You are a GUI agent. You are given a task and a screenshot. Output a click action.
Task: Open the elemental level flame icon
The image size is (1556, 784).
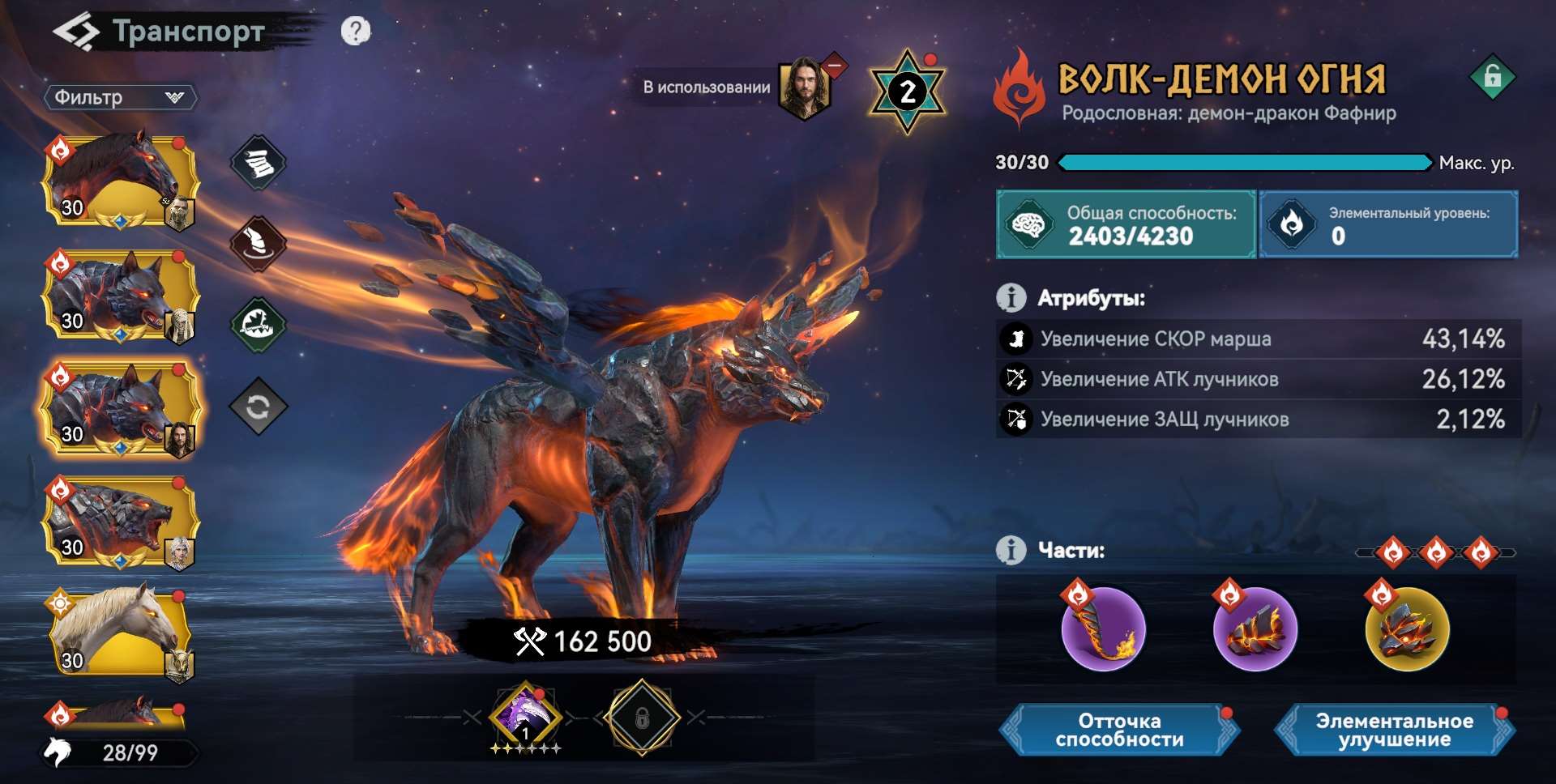(1290, 224)
